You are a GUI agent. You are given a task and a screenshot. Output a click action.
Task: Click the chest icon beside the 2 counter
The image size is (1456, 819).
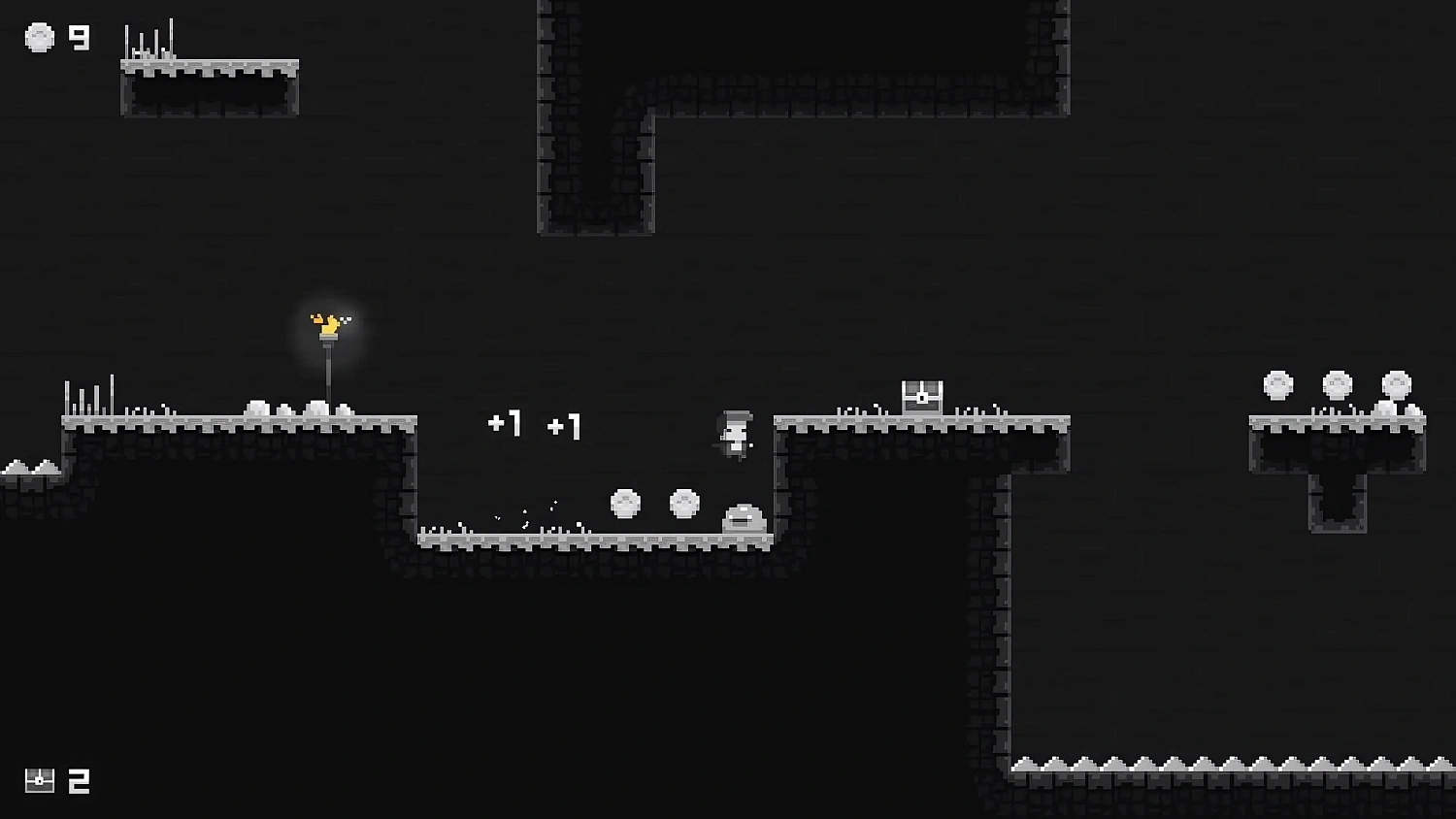pyautogui.click(x=40, y=779)
